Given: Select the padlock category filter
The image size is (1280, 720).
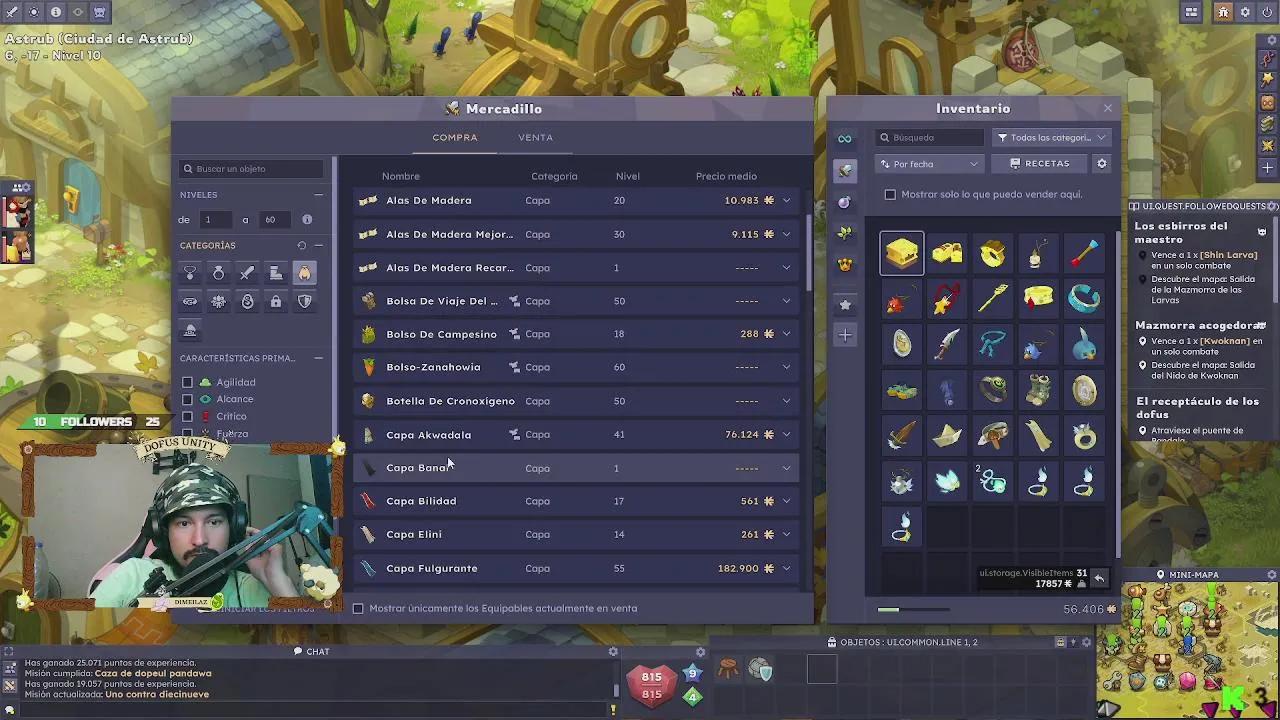Looking at the screenshot, I should [276, 301].
